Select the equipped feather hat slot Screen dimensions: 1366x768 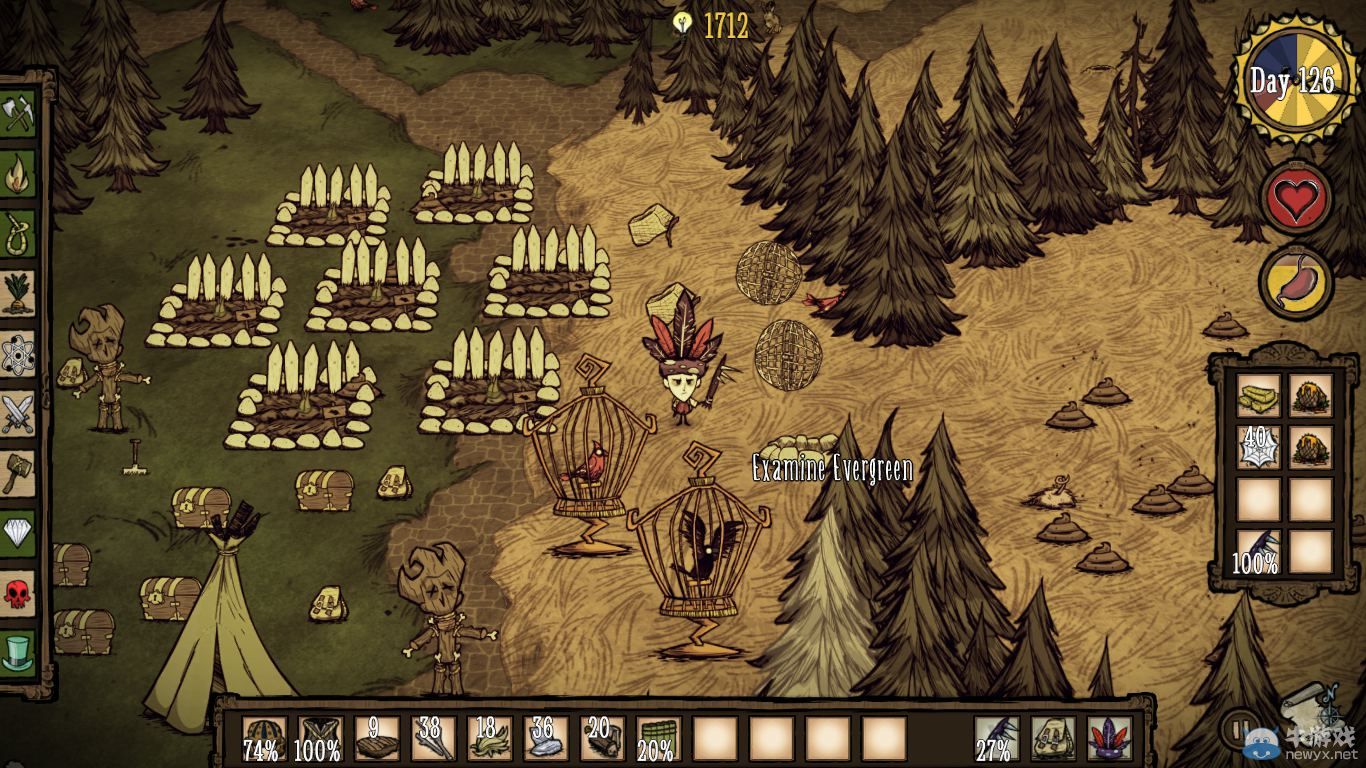pyautogui.click(x=1109, y=738)
